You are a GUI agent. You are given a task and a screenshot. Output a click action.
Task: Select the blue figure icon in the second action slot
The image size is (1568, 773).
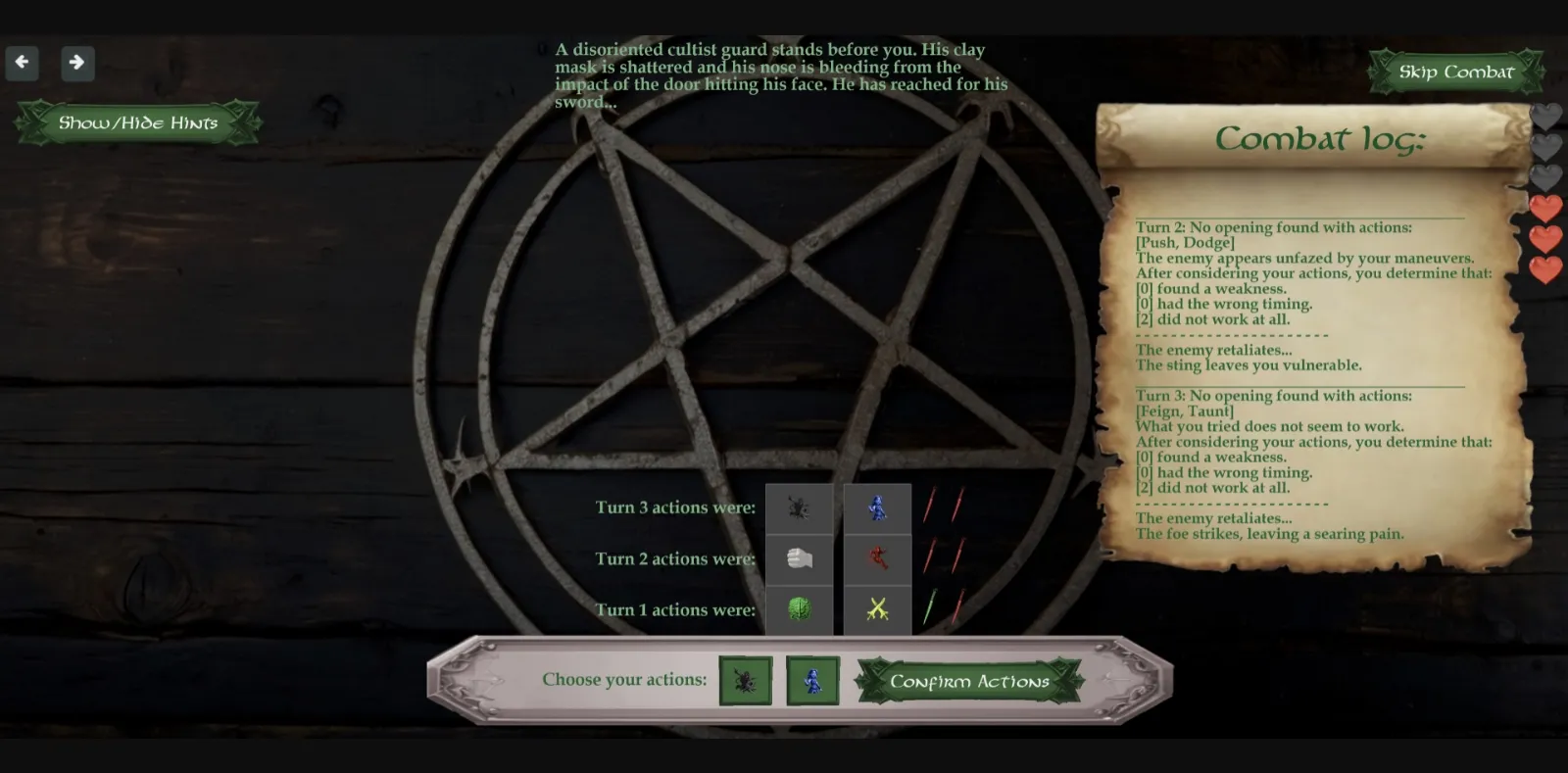pyautogui.click(x=813, y=680)
